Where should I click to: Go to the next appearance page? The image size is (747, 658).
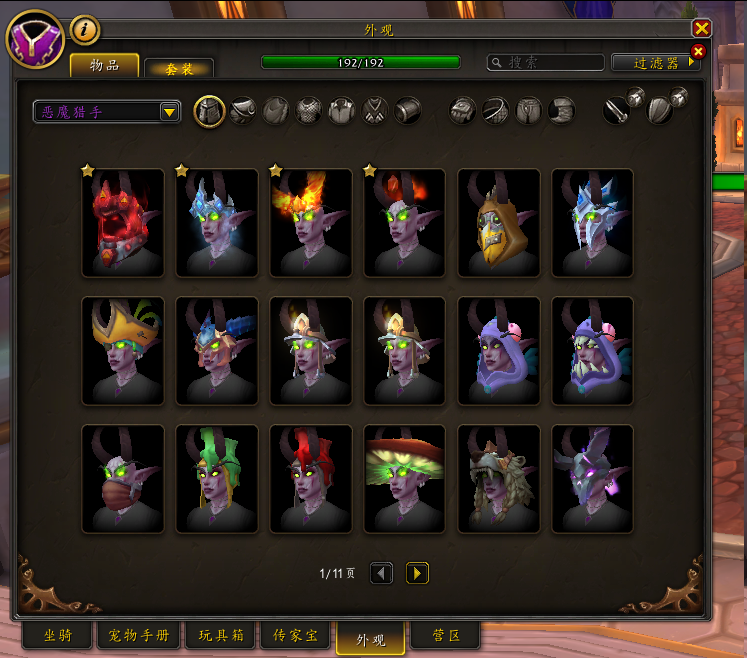pyautogui.click(x=417, y=573)
